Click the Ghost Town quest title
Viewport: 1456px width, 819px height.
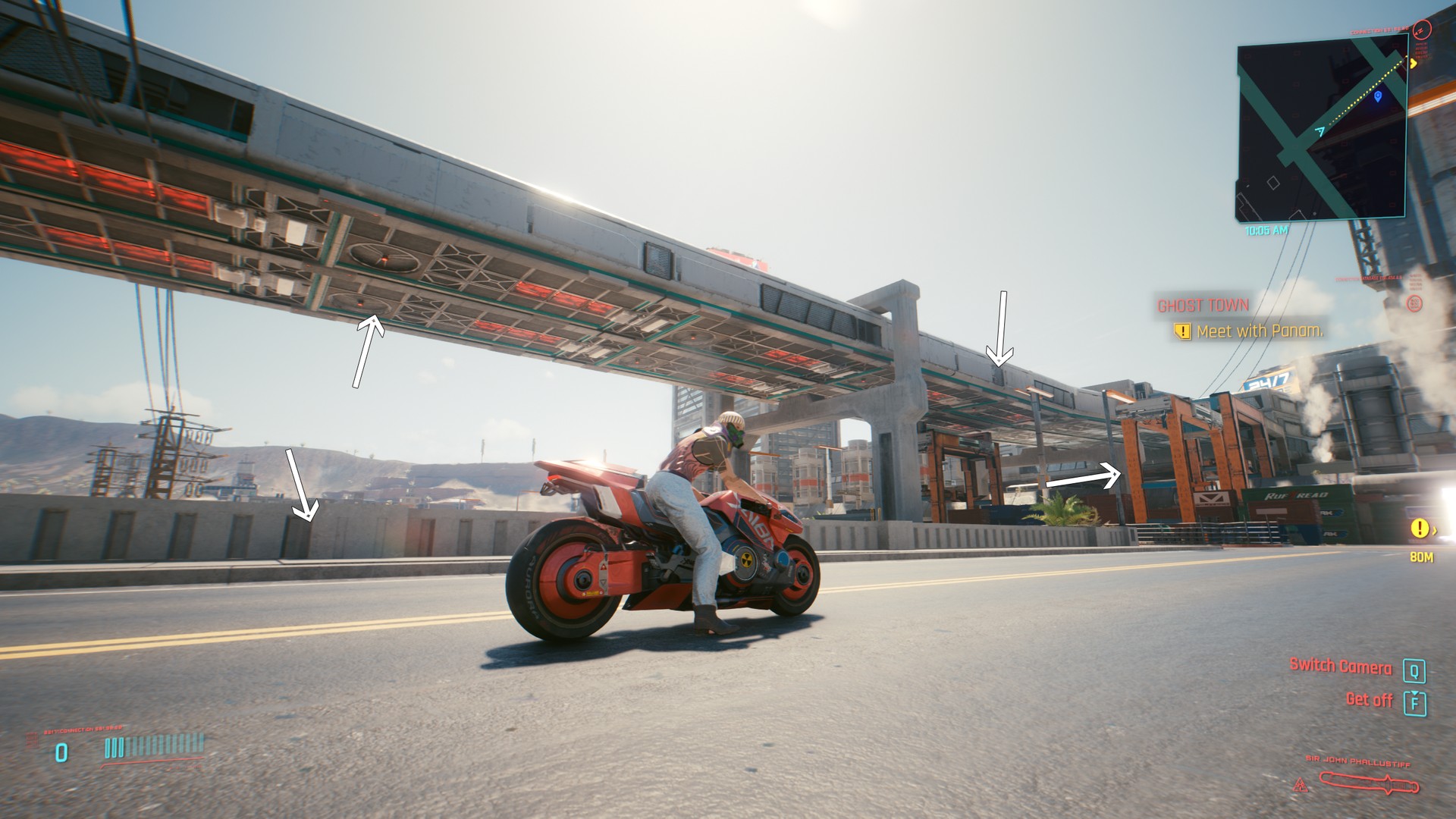coord(1203,306)
